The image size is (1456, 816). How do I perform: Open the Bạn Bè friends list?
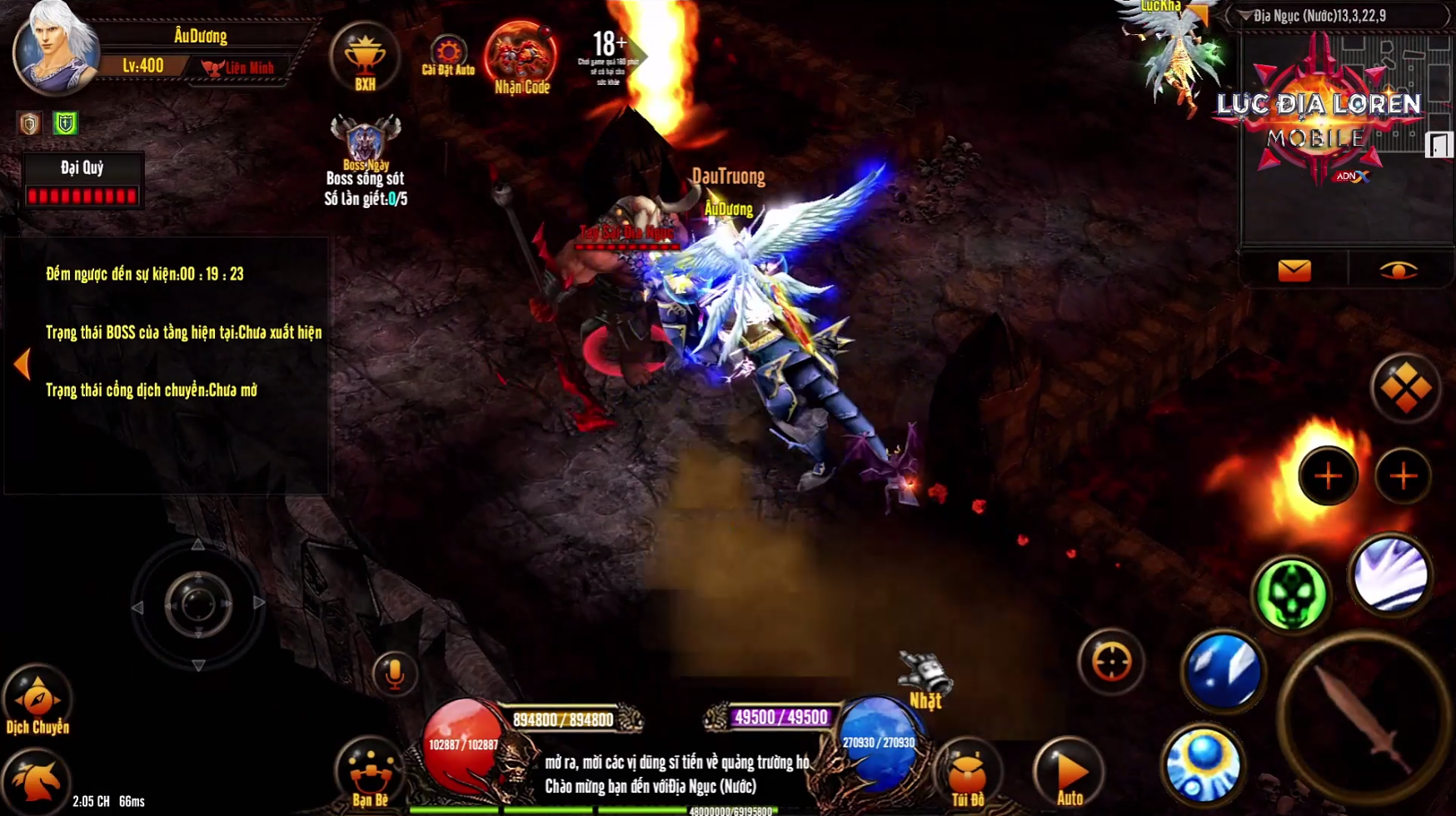coord(370,773)
